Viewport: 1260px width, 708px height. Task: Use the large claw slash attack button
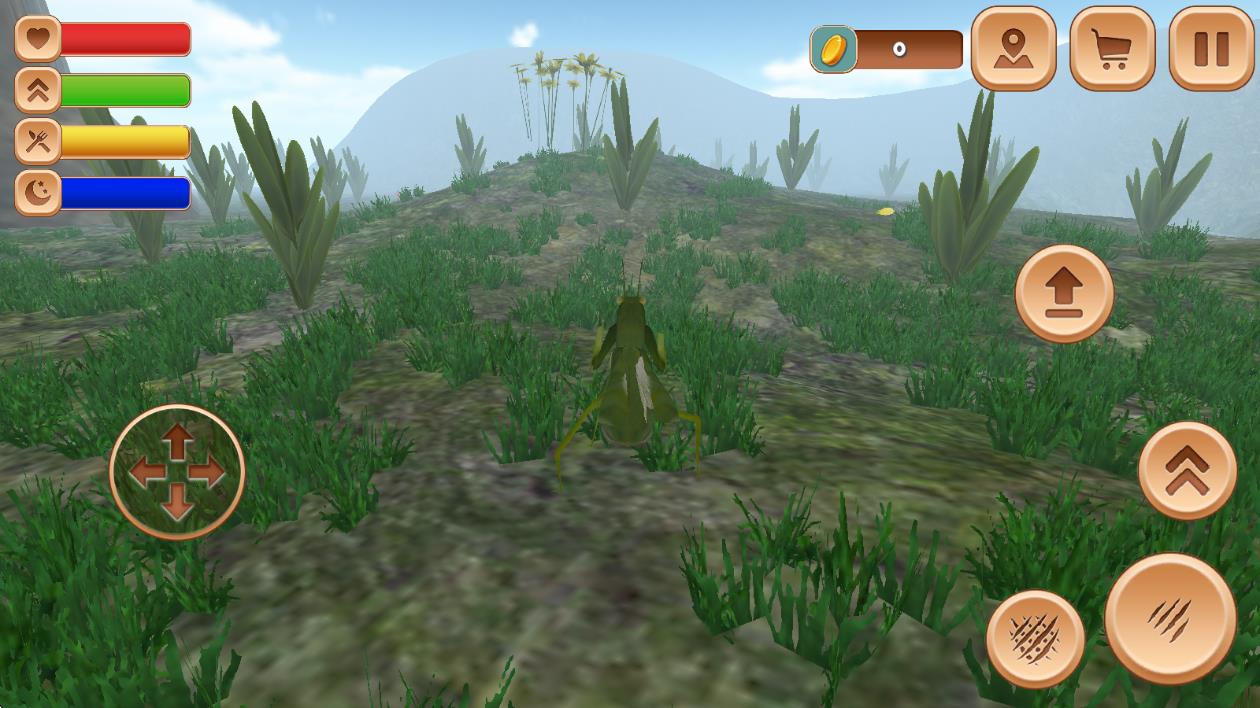[x=1170, y=618]
